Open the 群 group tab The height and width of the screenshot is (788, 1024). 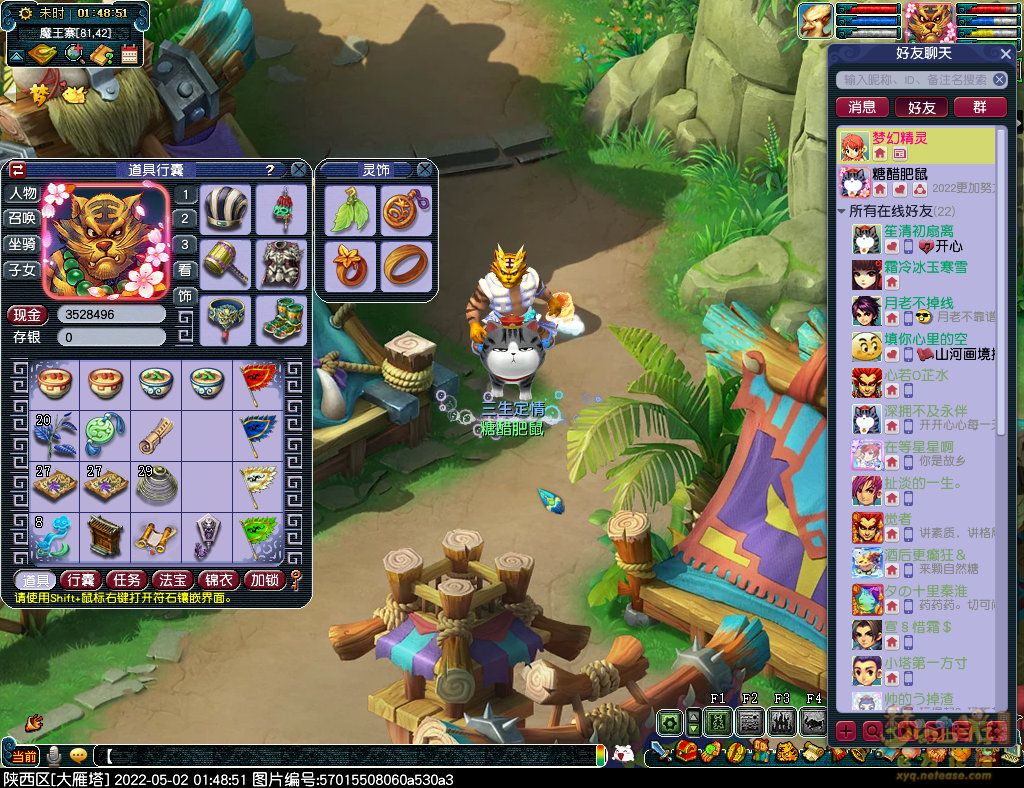[980, 107]
